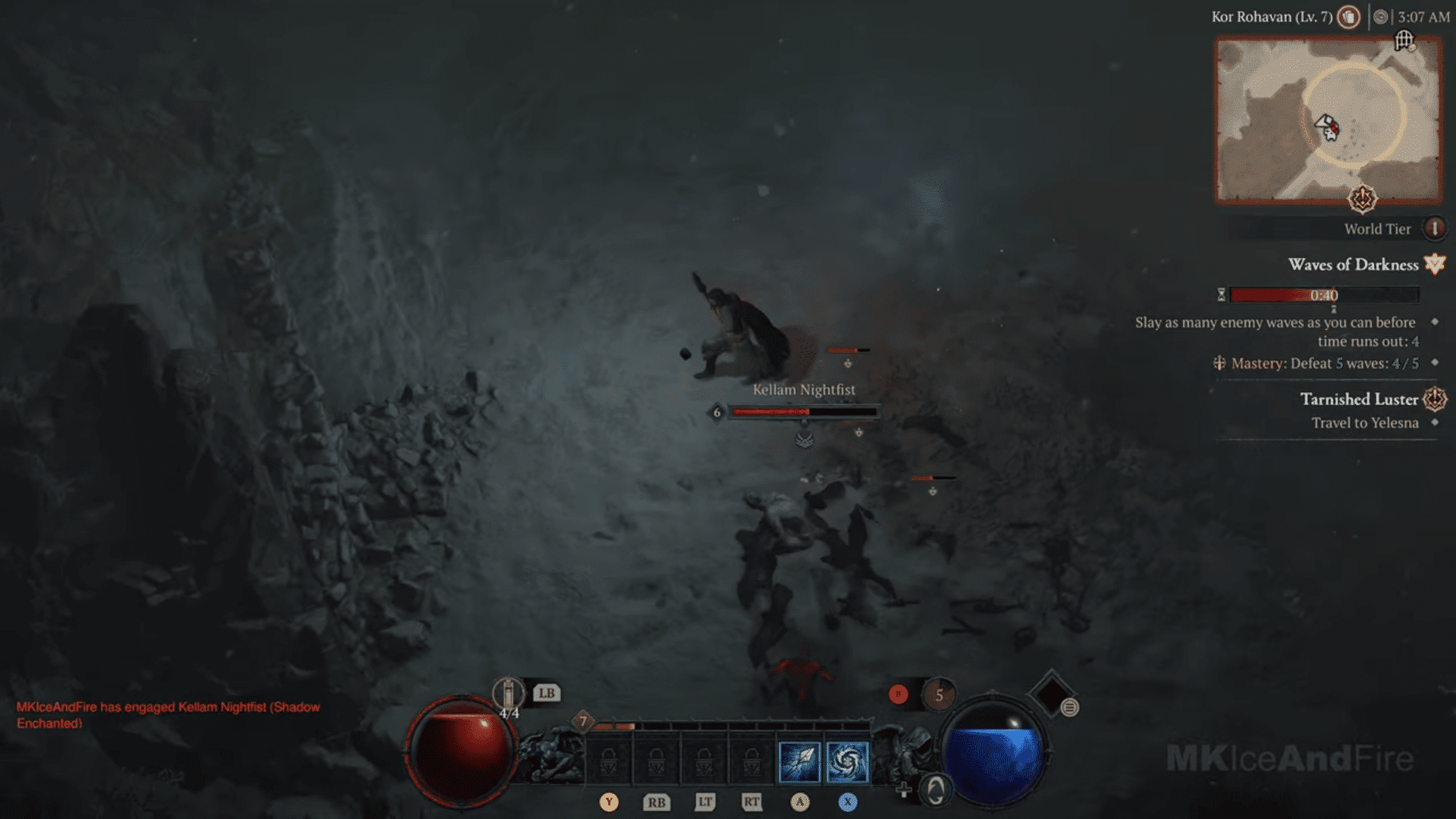Screen dimensions: 1456x819
Task: Click the emote icon next to Kor Rohavan
Action: coord(1348,17)
